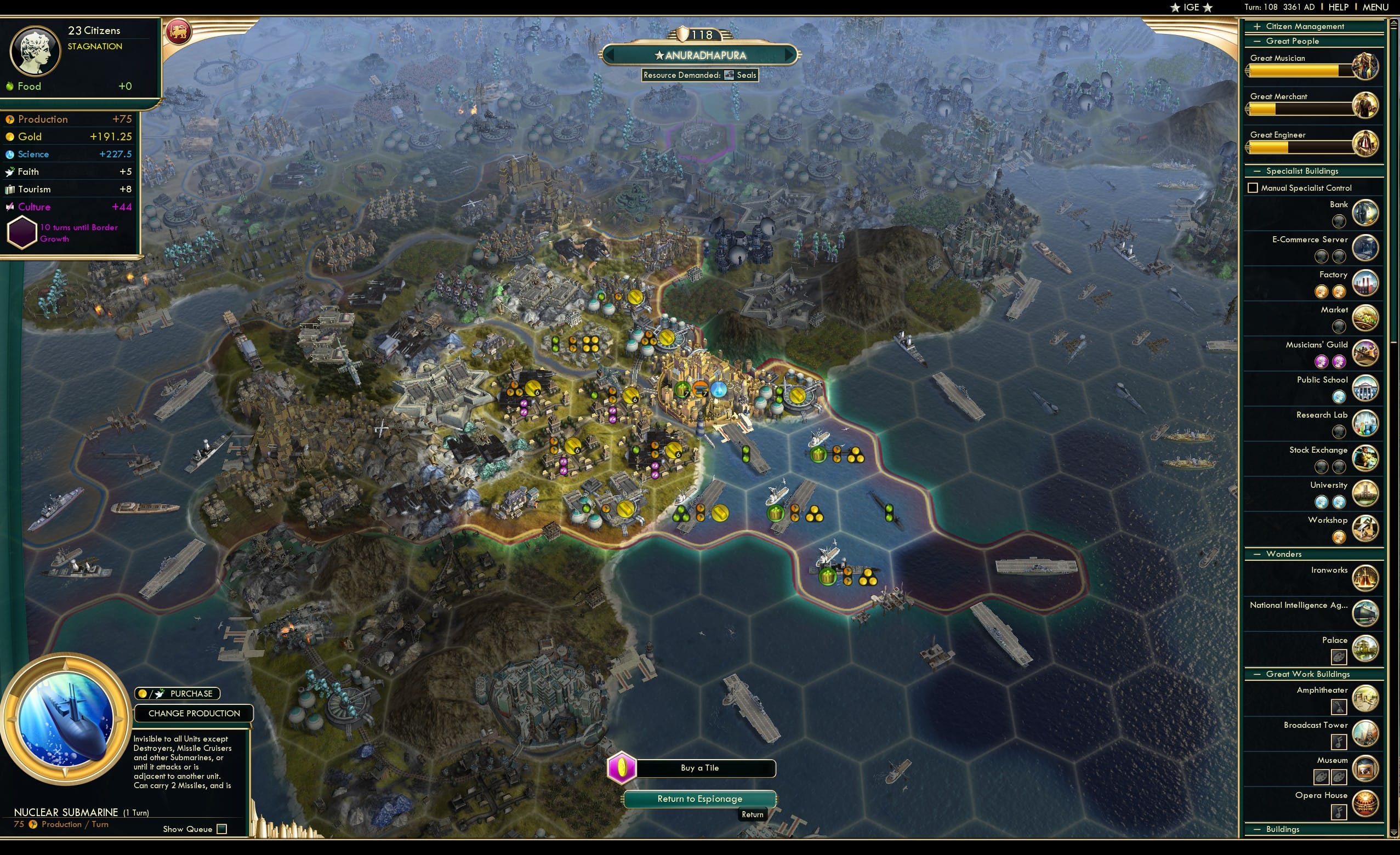The width and height of the screenshot is (1400, 855).
Task: Enable Manual Specialist Control
Action: pyautogui.click(x=1254, y=187)
